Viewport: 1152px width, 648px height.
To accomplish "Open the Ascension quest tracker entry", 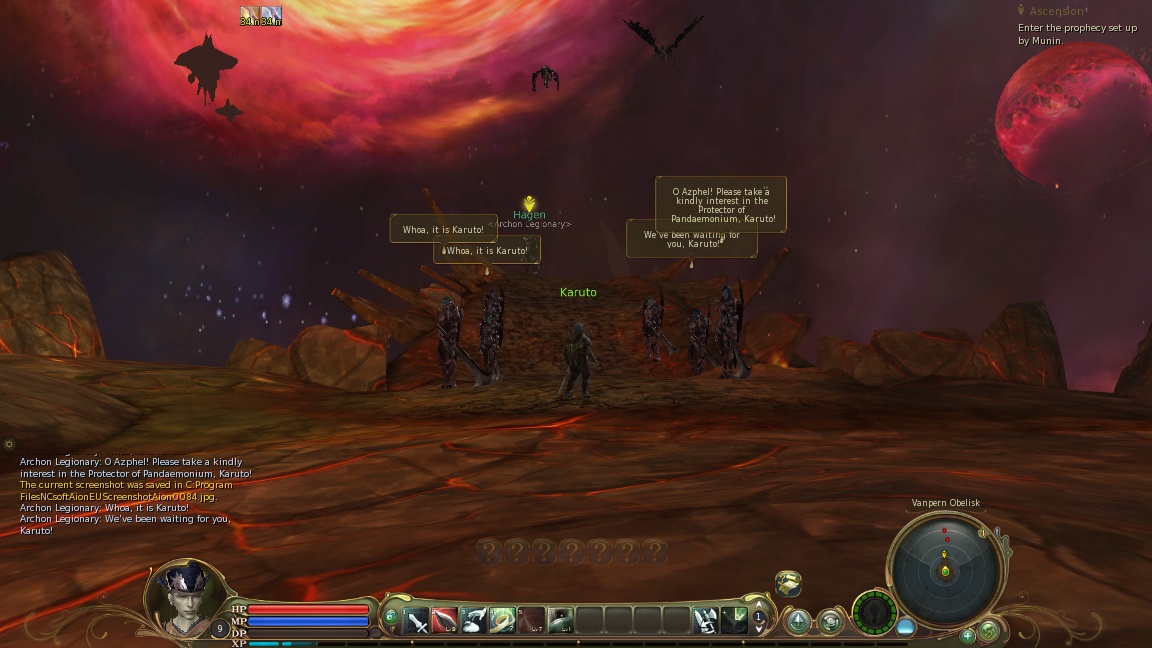I will click(1056, 11).
